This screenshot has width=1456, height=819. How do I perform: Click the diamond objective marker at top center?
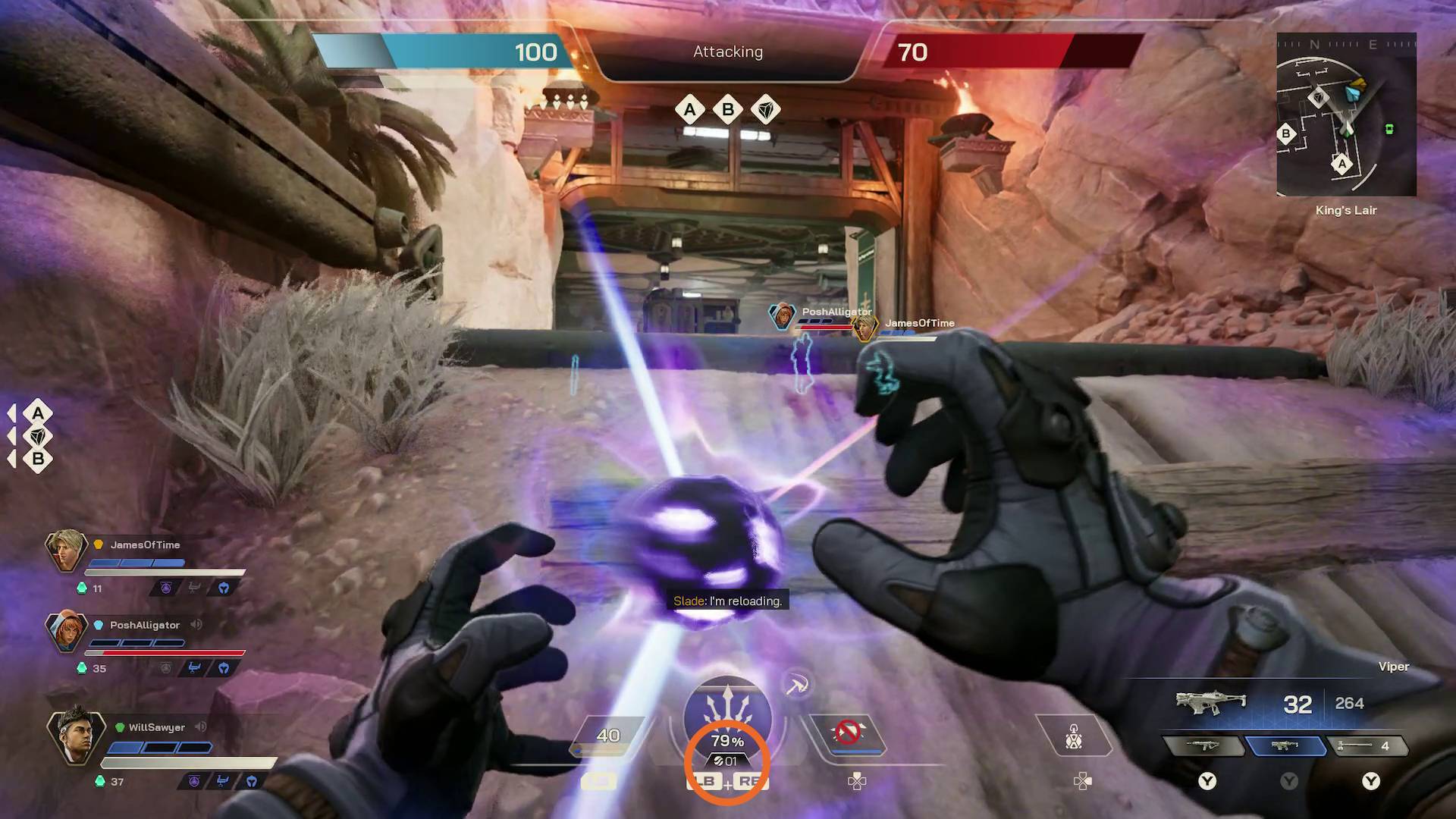point(765,109)
